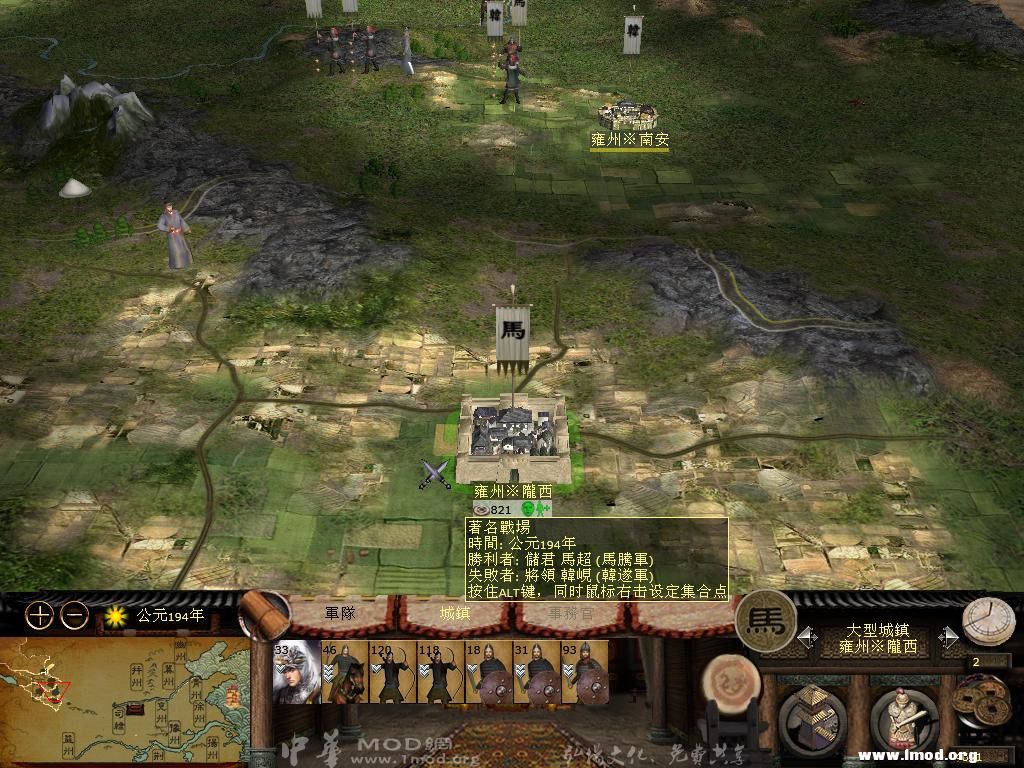Open the recruitment panel soldier icon
The height and width of the screenshot is (768, 1024).
pyautogui.click(x=902, y=718)
